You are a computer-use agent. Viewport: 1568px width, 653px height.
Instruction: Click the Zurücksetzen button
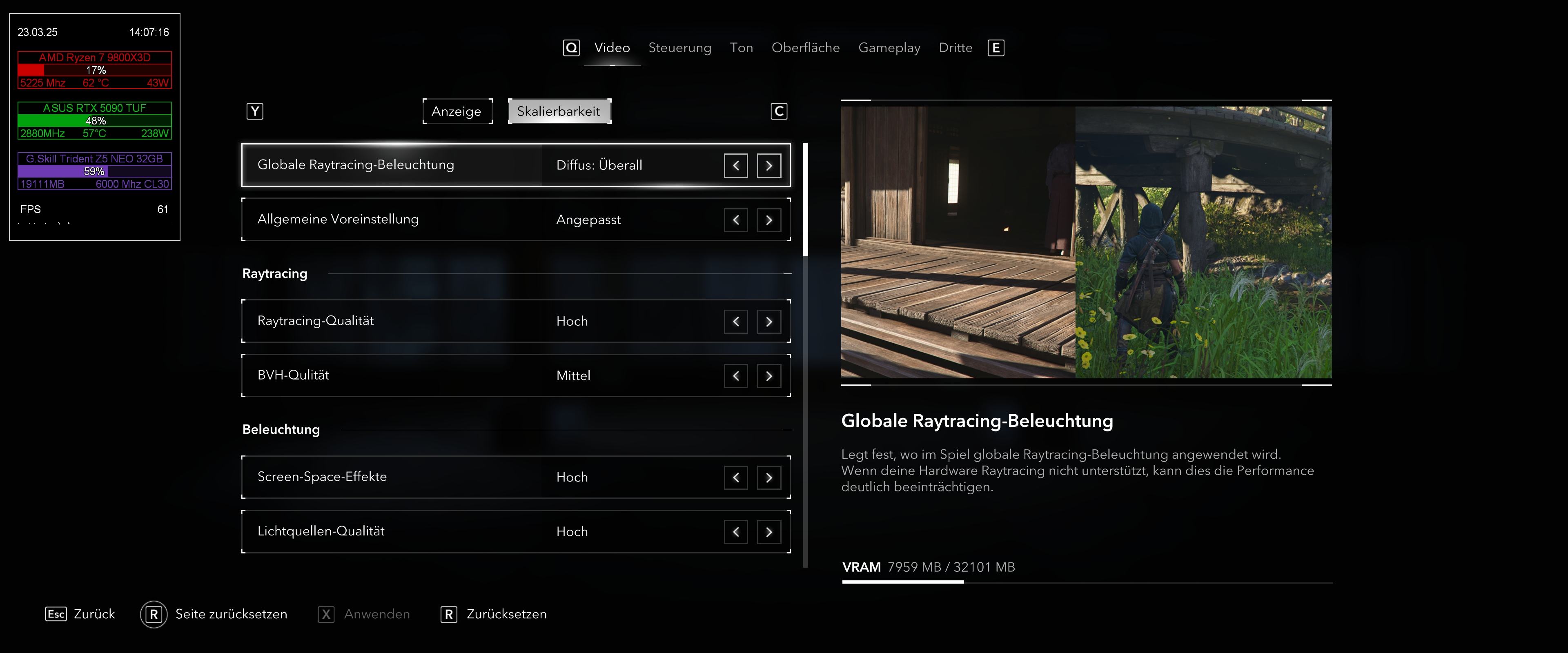pos(506,614)
